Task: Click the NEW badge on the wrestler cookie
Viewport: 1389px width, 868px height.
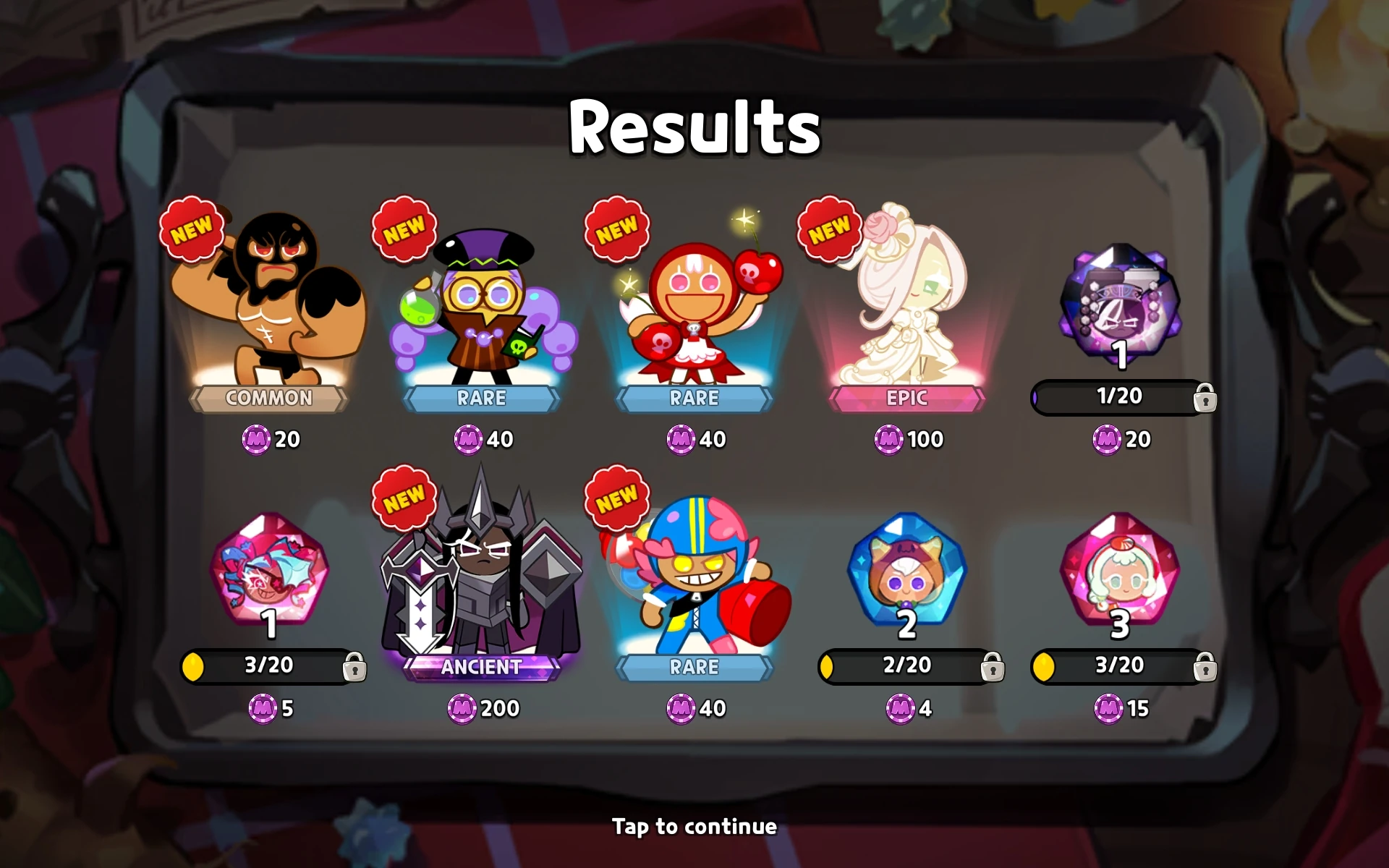Action: pos(192,230)
